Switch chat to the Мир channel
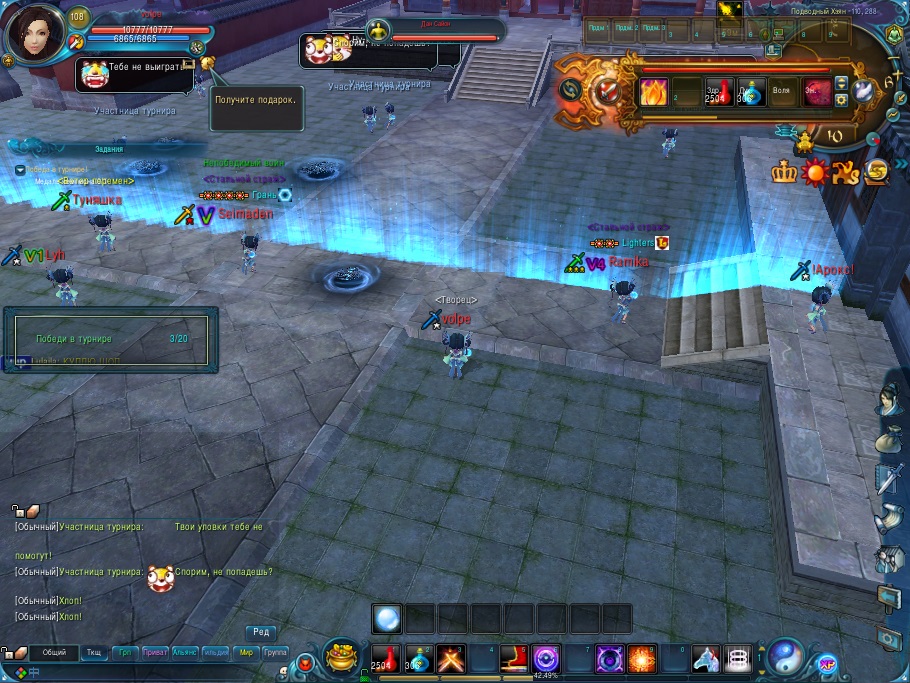This screenshot has height=683, width=910. (246, 652)
